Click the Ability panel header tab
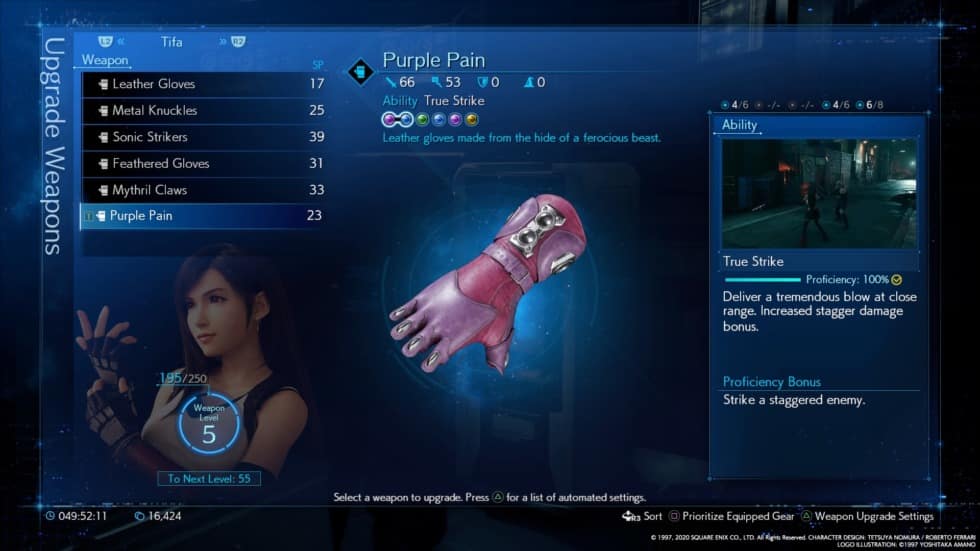 (740, 125)
